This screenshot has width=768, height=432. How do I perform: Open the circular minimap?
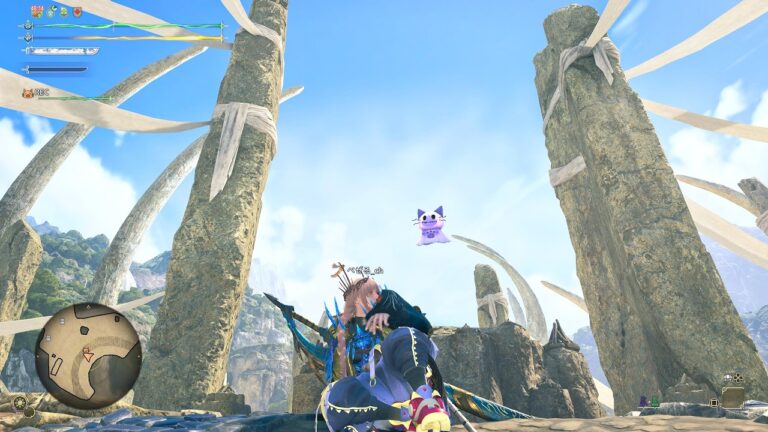[88, 355]
